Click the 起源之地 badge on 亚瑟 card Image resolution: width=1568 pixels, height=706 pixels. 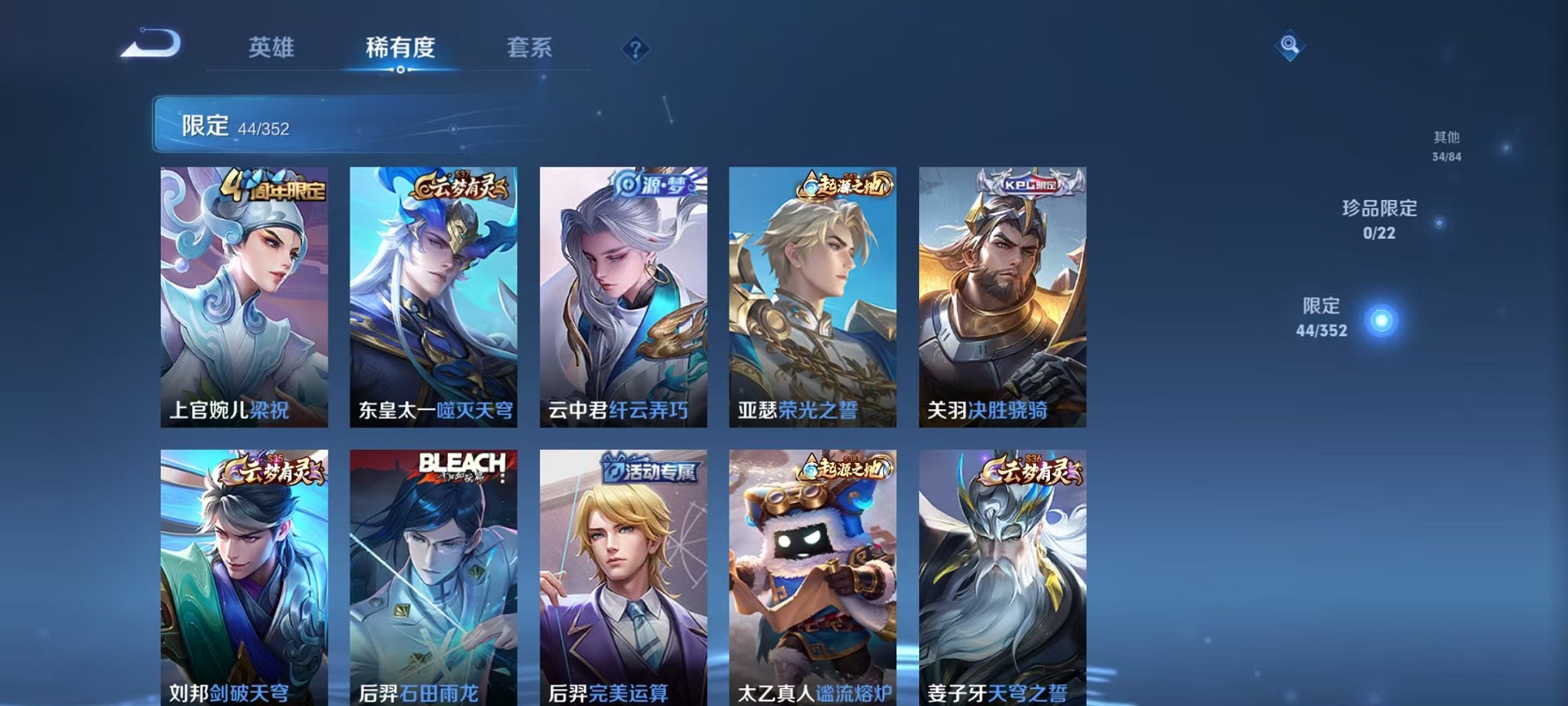845,185
